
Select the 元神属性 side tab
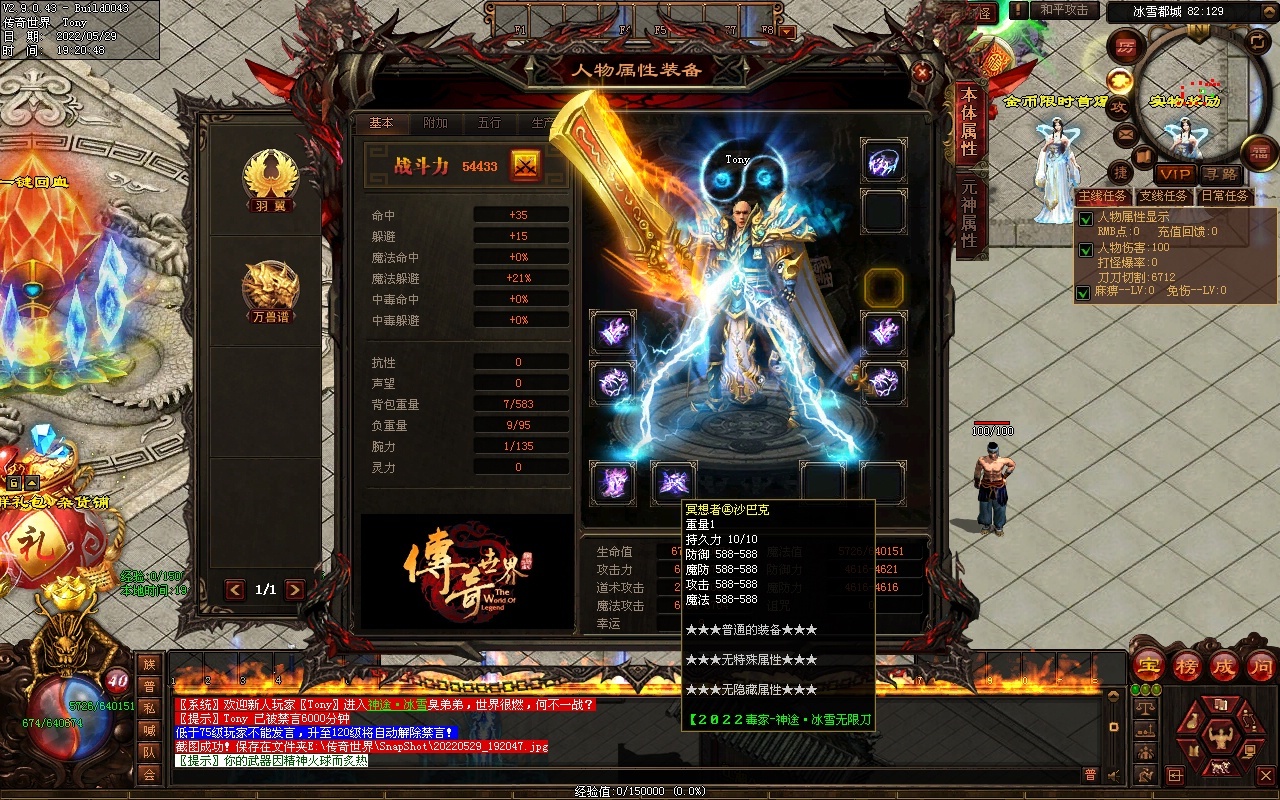pyautogui.click(x=968, y=214)
